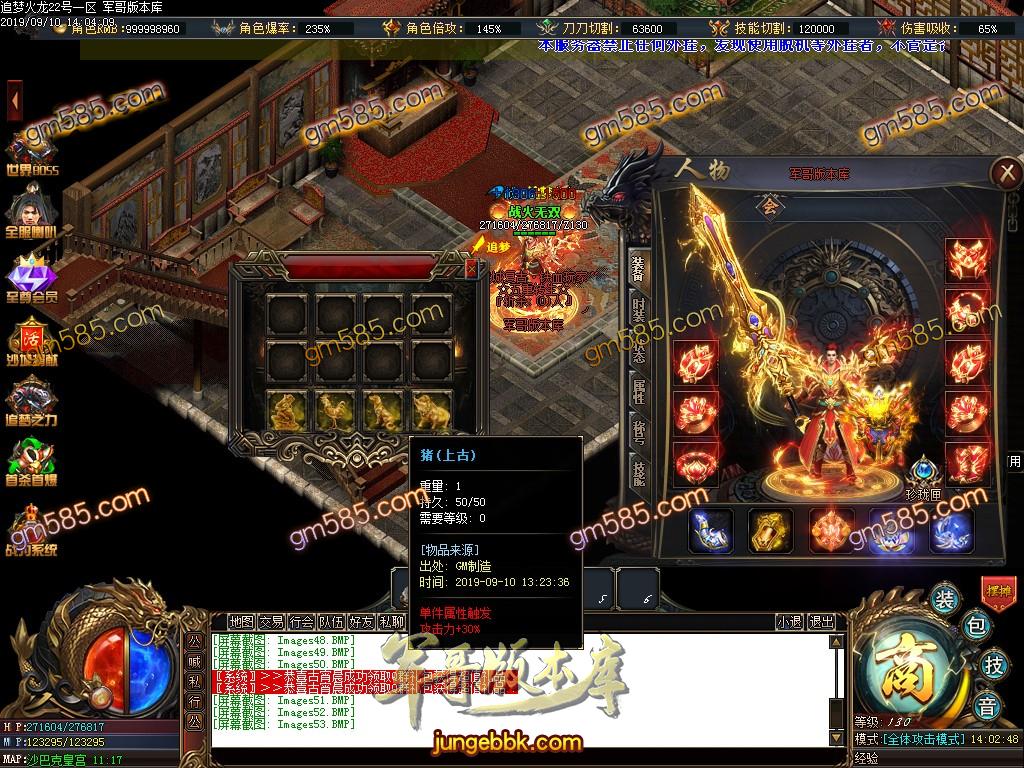The image size is (1024, 768).
Task: Open the 战力系统 power system
Action: point(32,532)
